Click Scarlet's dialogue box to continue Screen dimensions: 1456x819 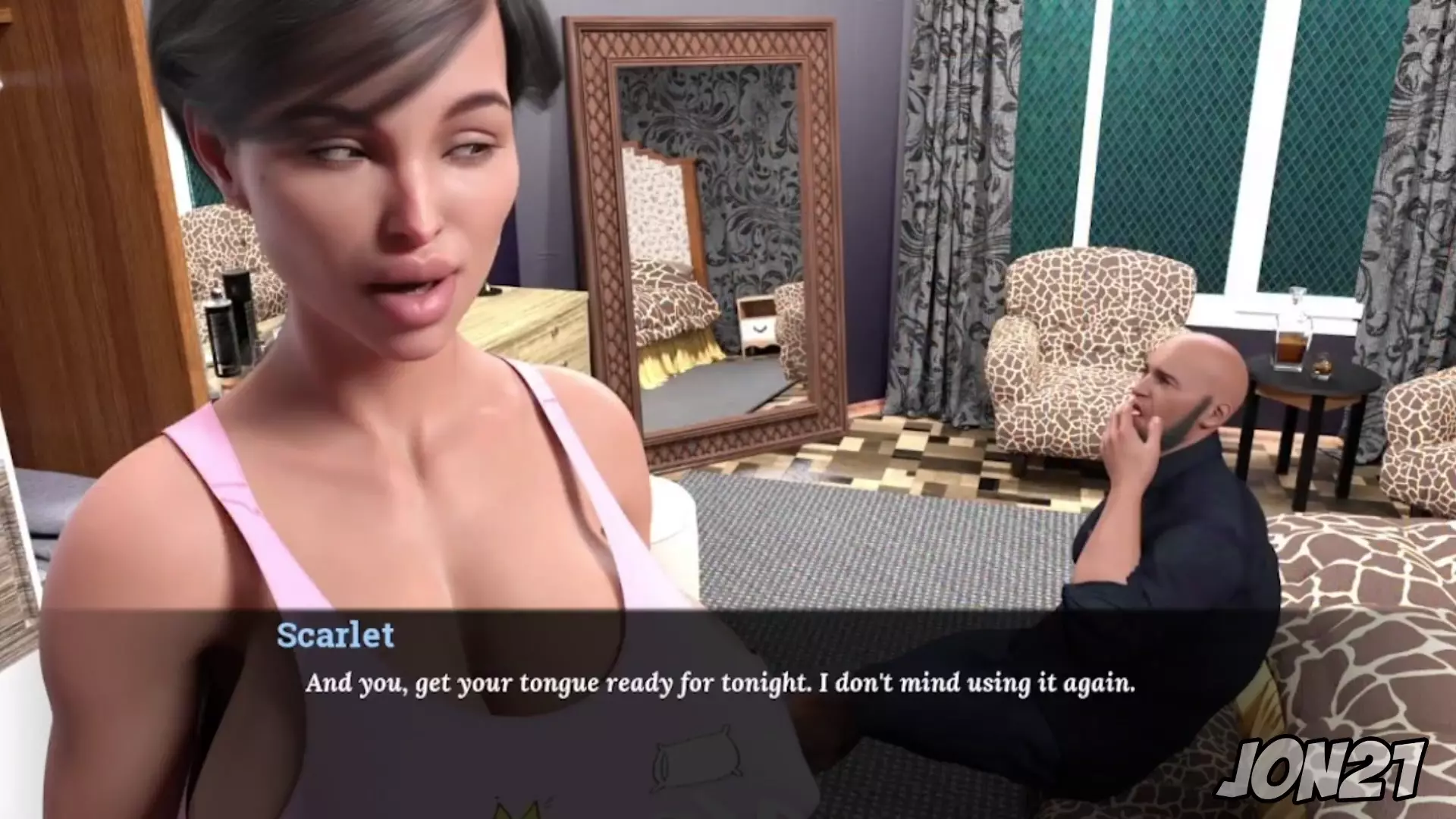pos(719,684)
